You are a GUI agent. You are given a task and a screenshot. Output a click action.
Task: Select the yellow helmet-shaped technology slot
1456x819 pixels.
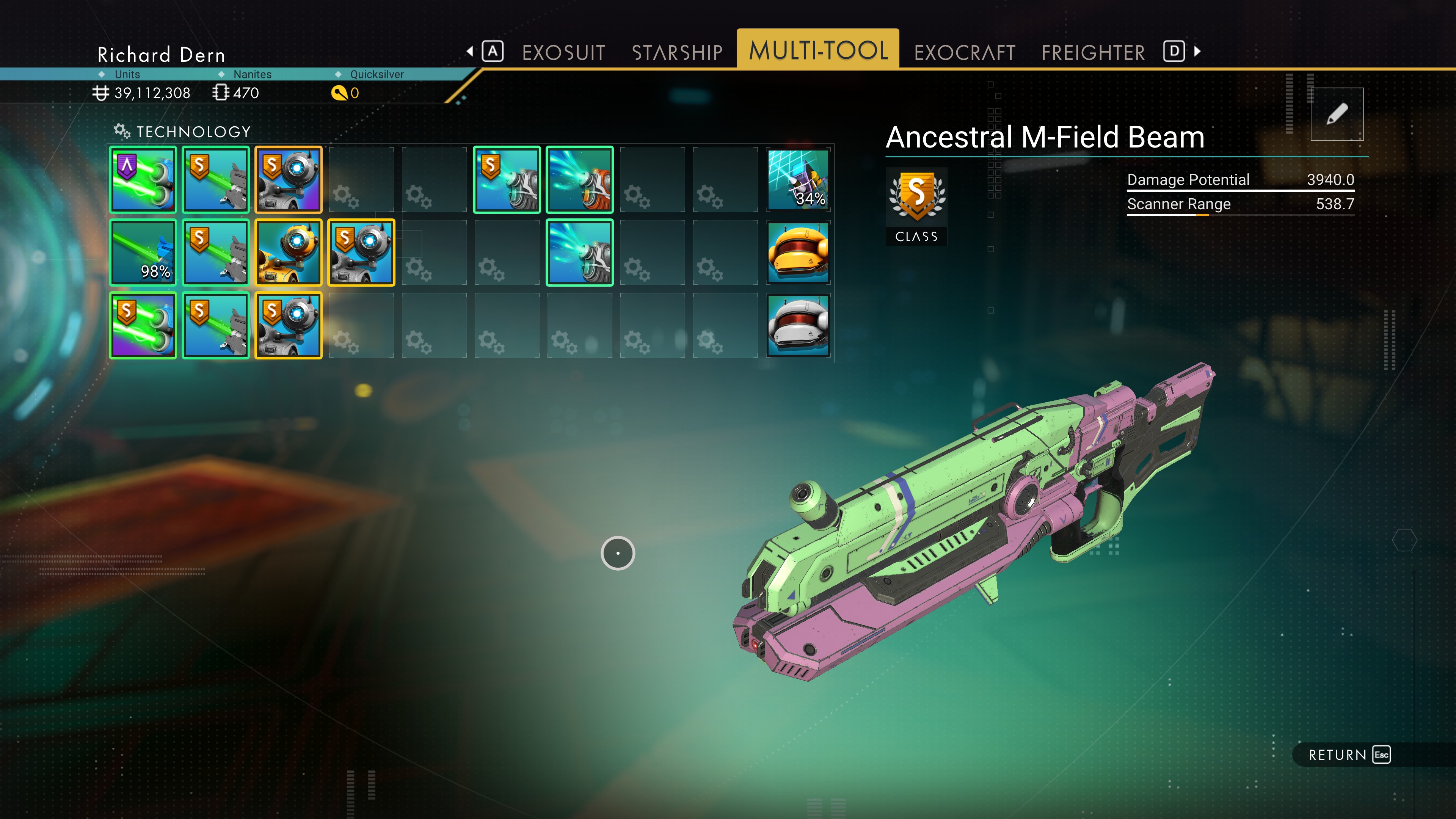(797, 253)
